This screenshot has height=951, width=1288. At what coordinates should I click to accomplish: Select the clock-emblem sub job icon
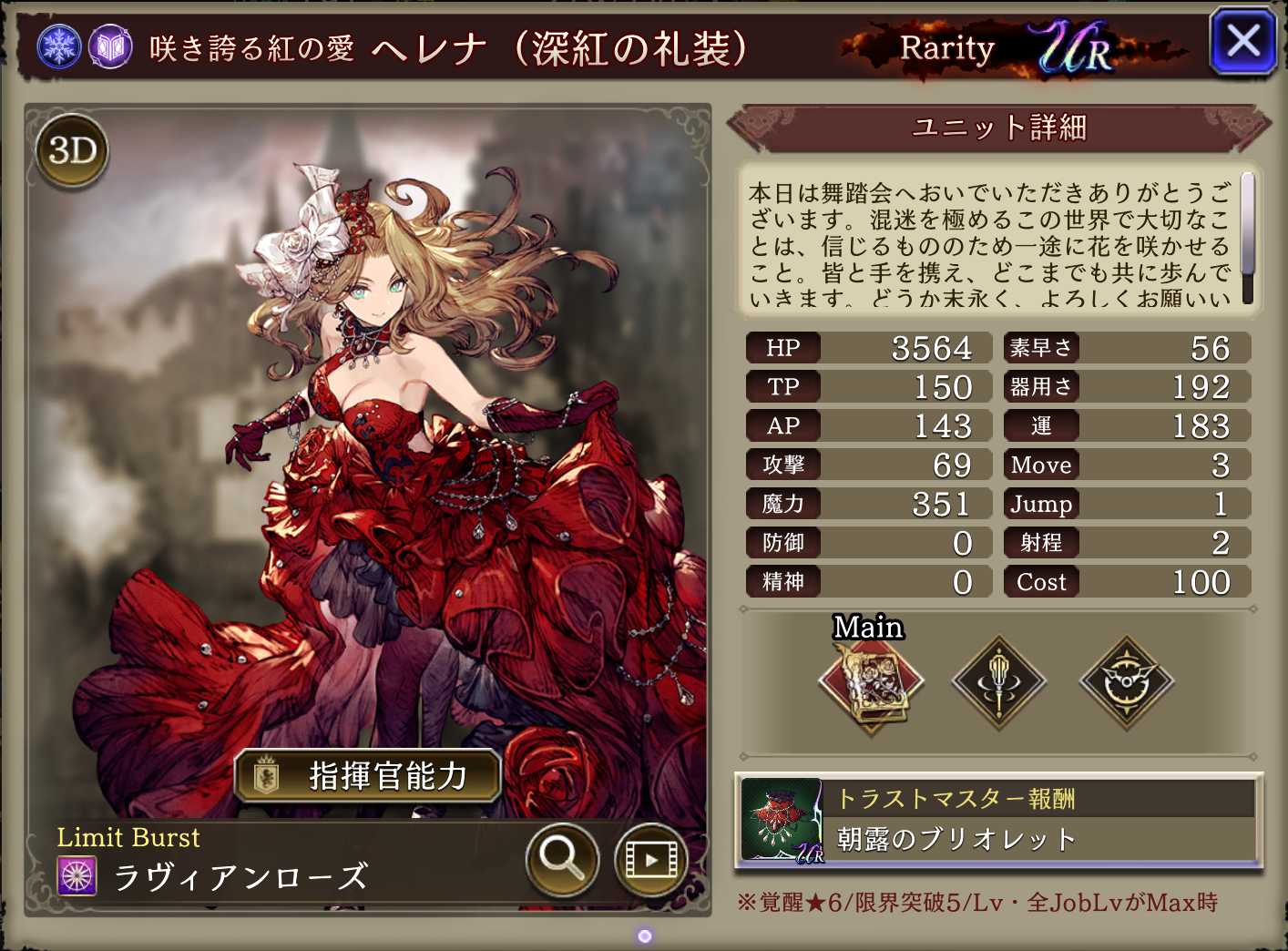(x=1127, y=681)
